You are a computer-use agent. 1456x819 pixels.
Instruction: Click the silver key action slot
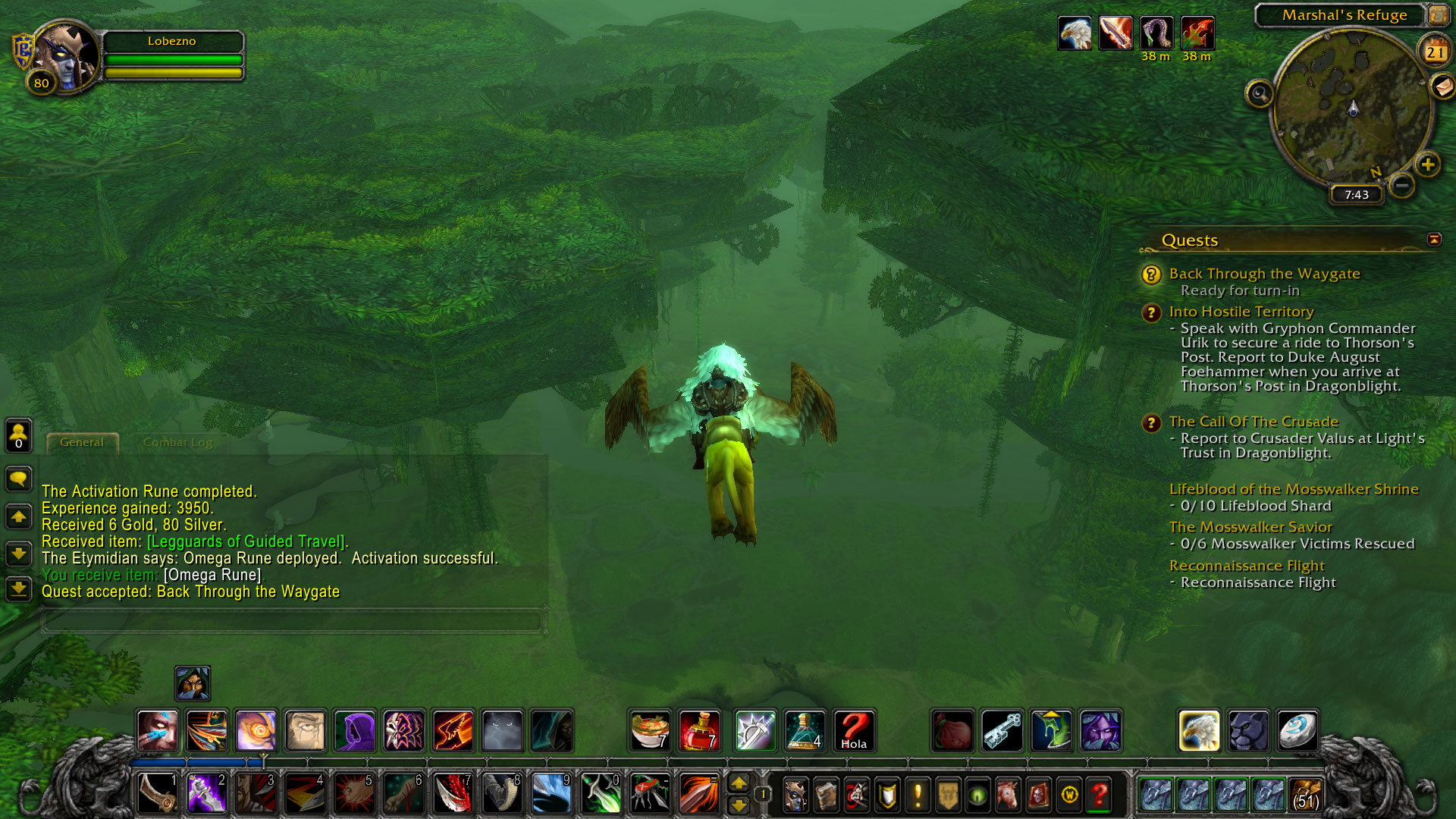(1002, 731)
